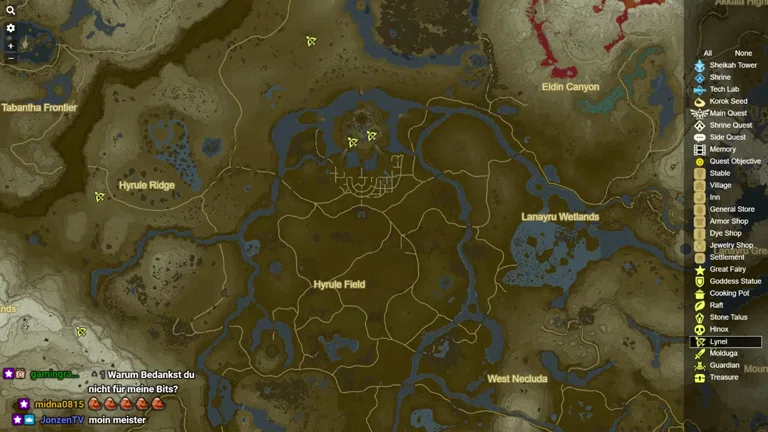Zoom in with the plus button
Viewport: 768px width, 432px height.
click(11, 46)
